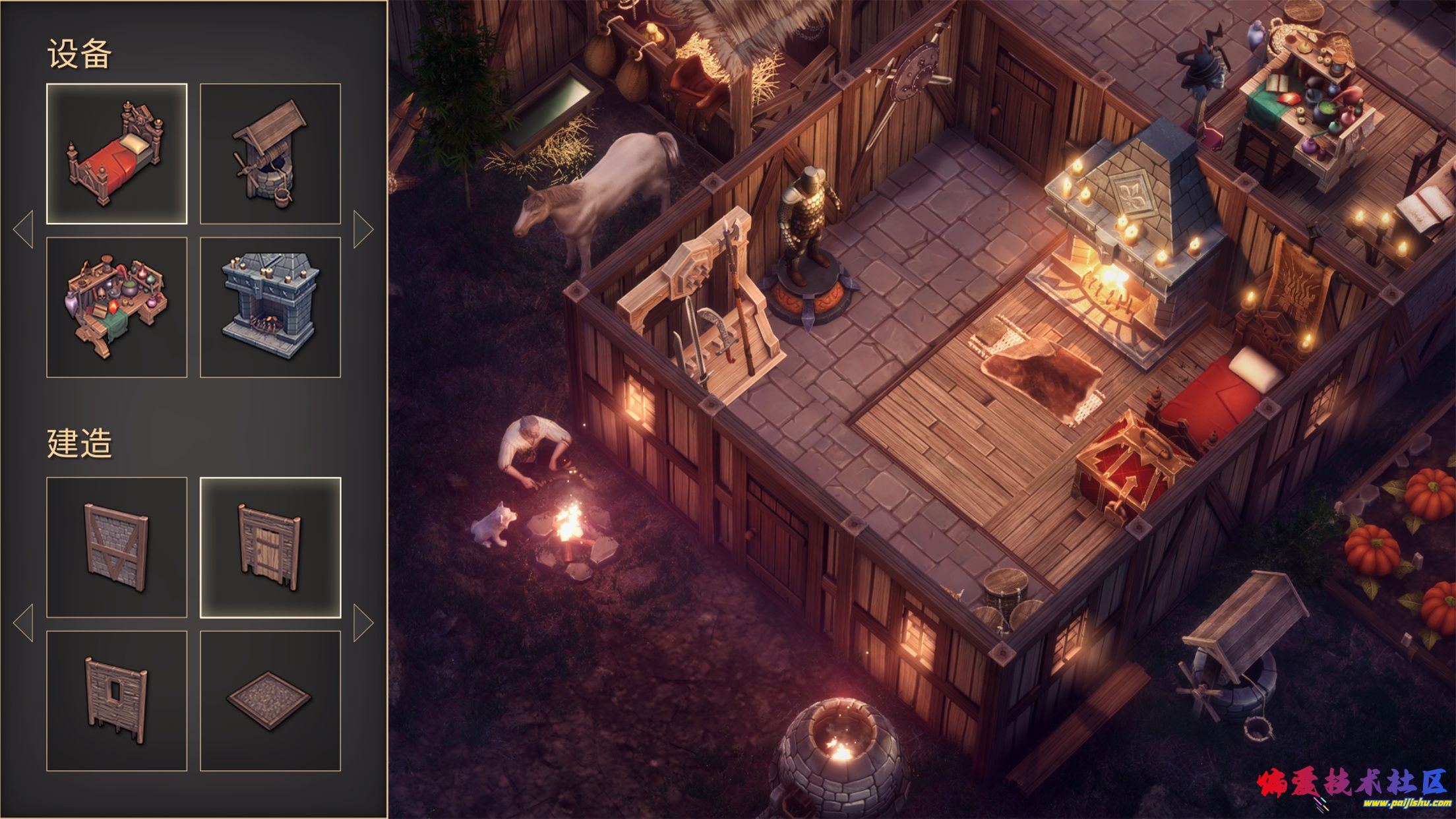Pick the alchemy potion table tile
The height and width of the screenshot is (819, 1456).
point(117,307)
